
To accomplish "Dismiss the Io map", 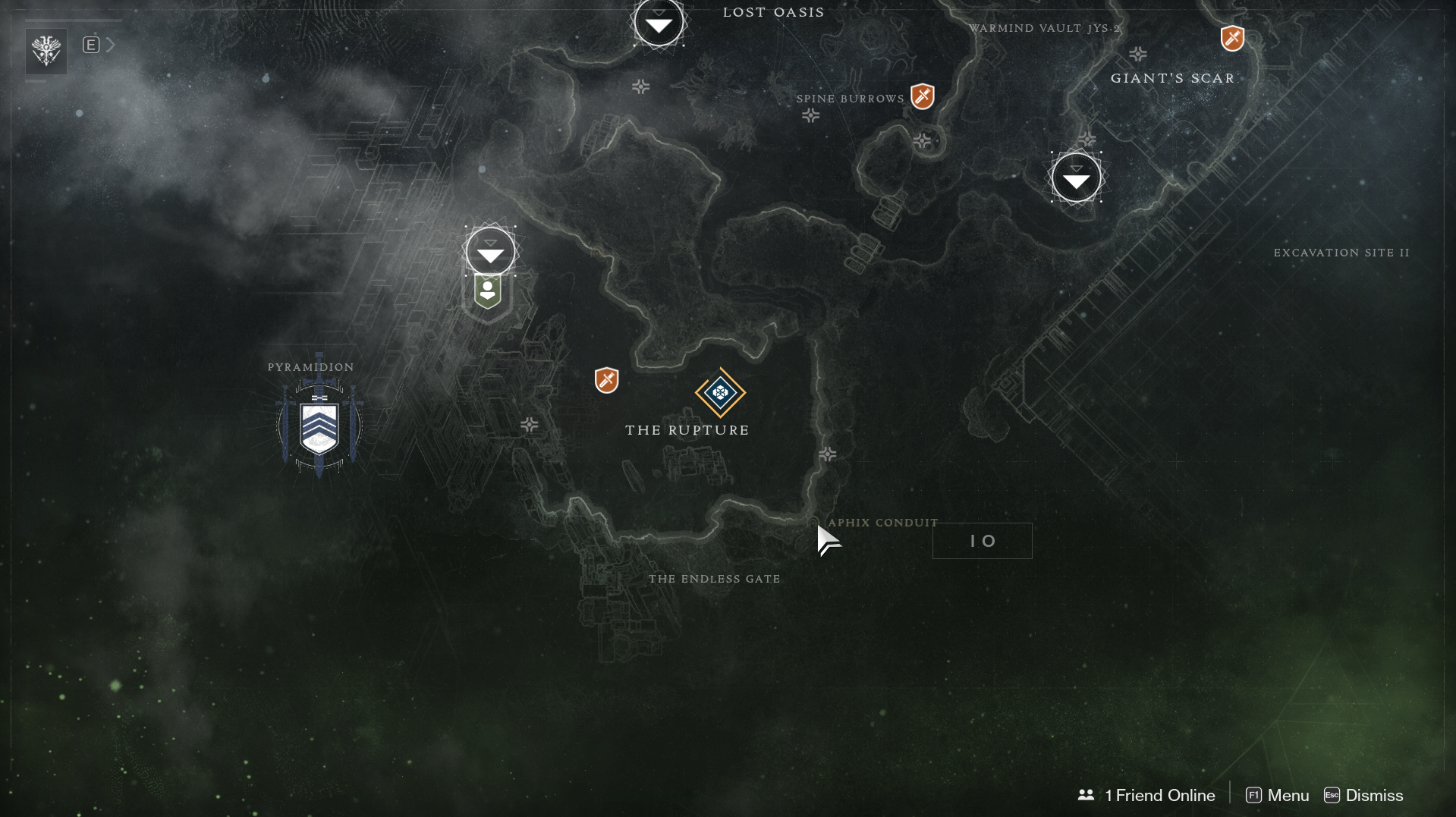I will coord(1363,795).
